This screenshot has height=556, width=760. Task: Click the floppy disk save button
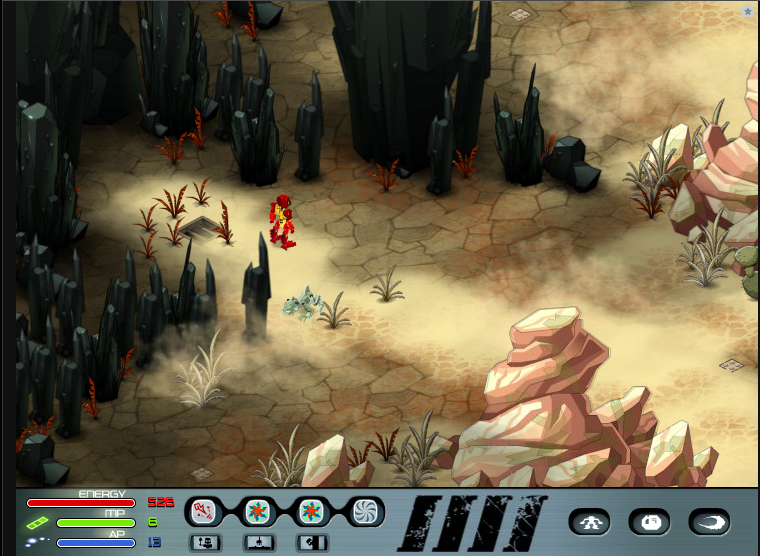649,521
